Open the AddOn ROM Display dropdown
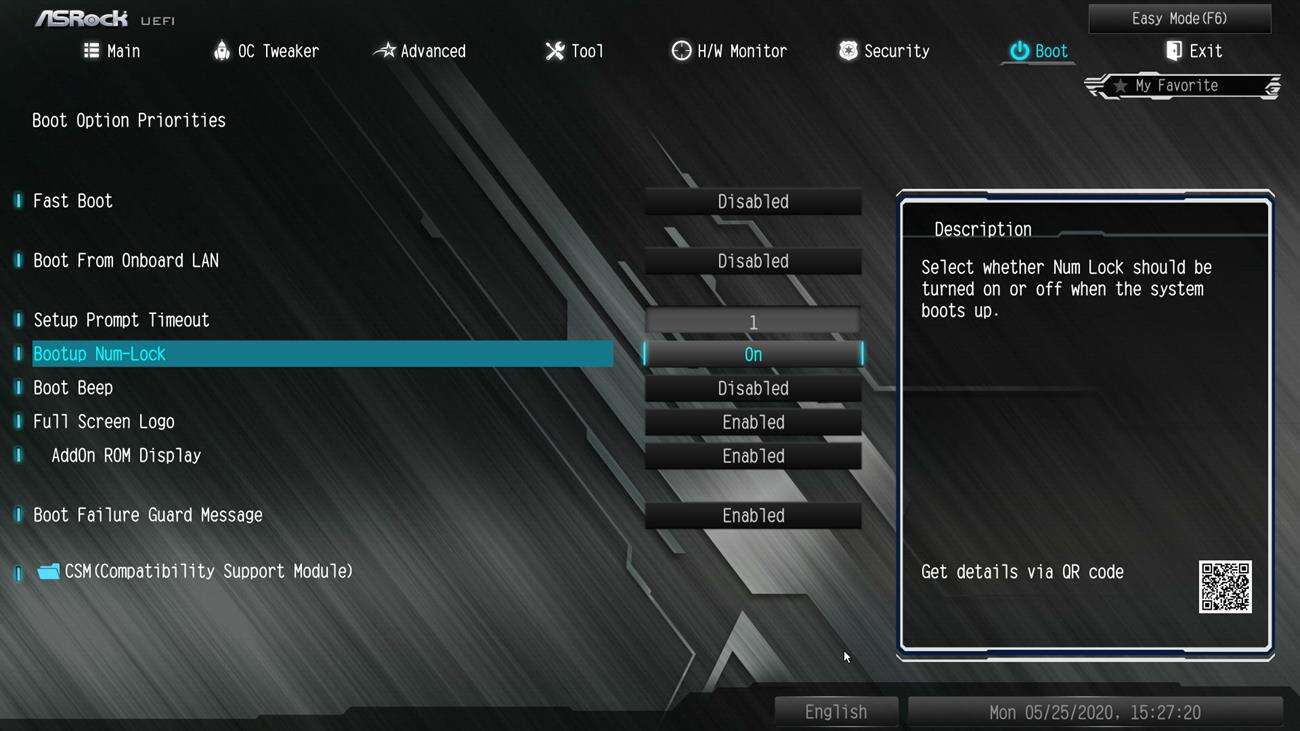The height and width of the screenshot is (731, 1300). 752,455
